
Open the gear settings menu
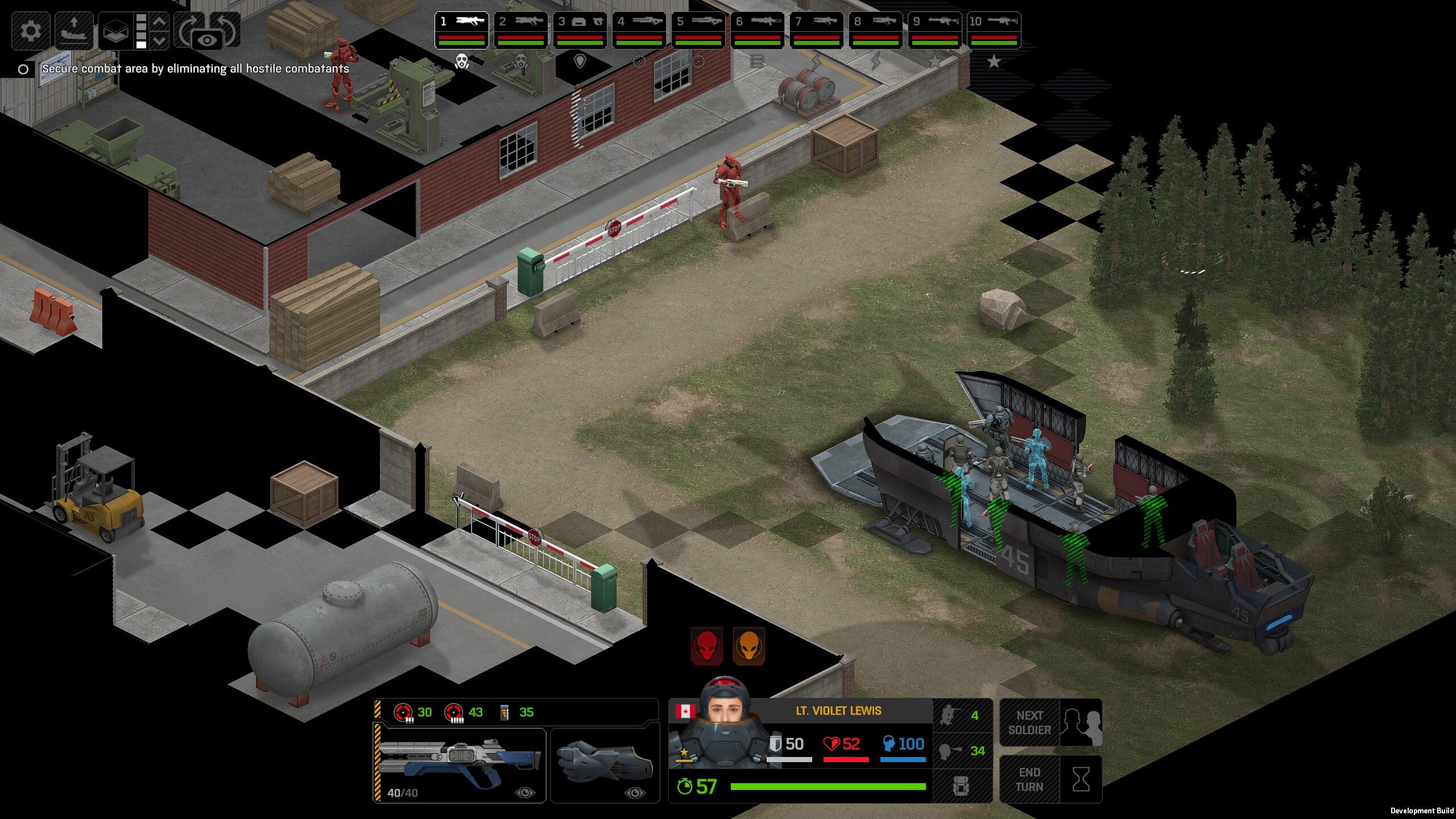[x=30, y=30]
